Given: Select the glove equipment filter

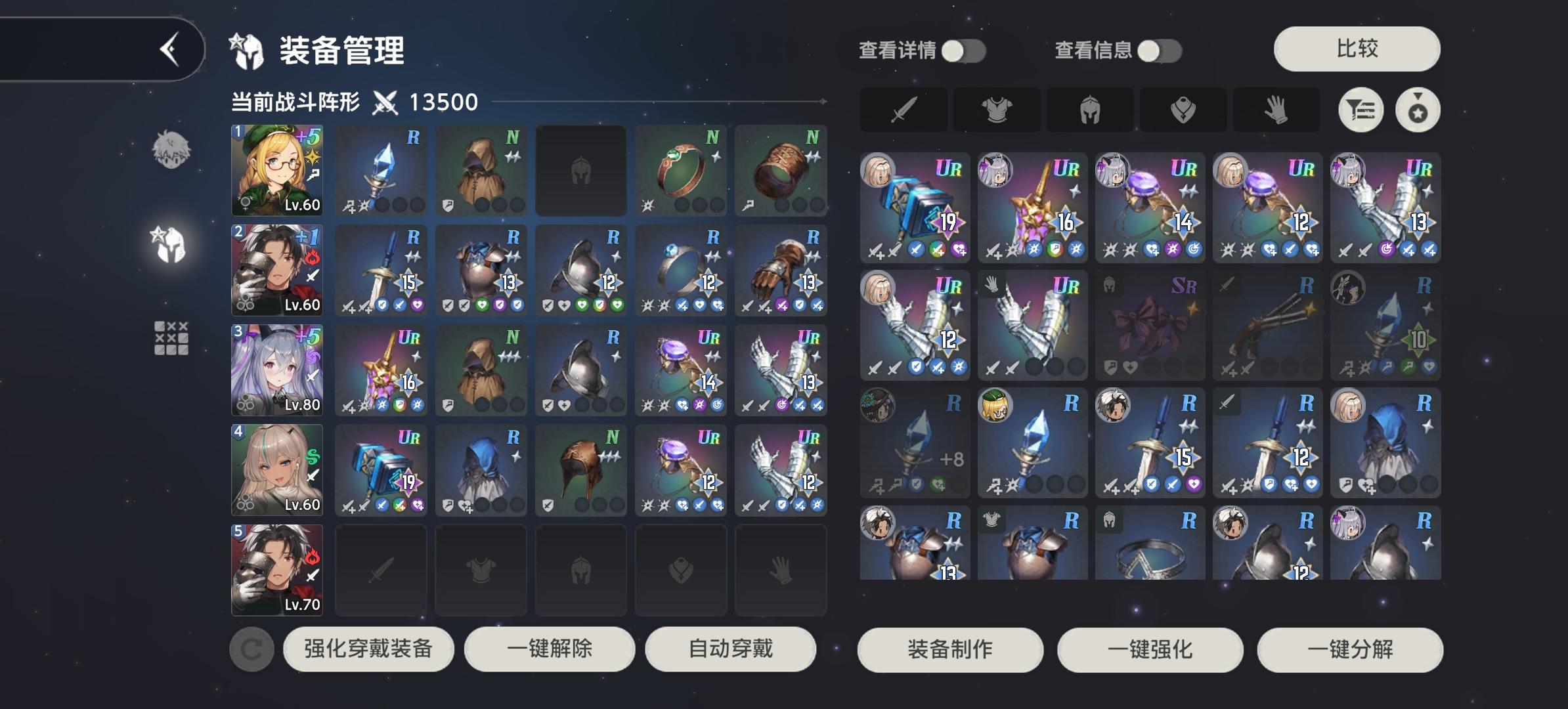Looking at the screenshot, I should tap(1276, 110).
